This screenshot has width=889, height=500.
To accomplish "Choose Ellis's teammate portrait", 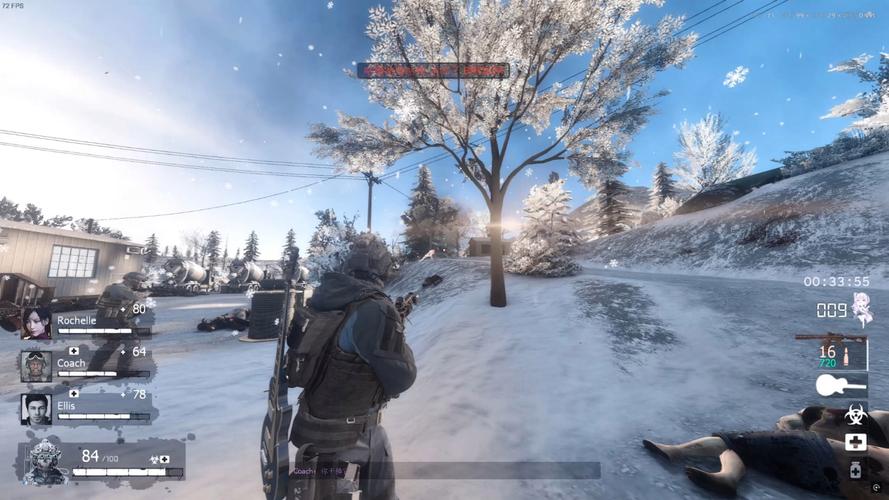I will (36, 409).
